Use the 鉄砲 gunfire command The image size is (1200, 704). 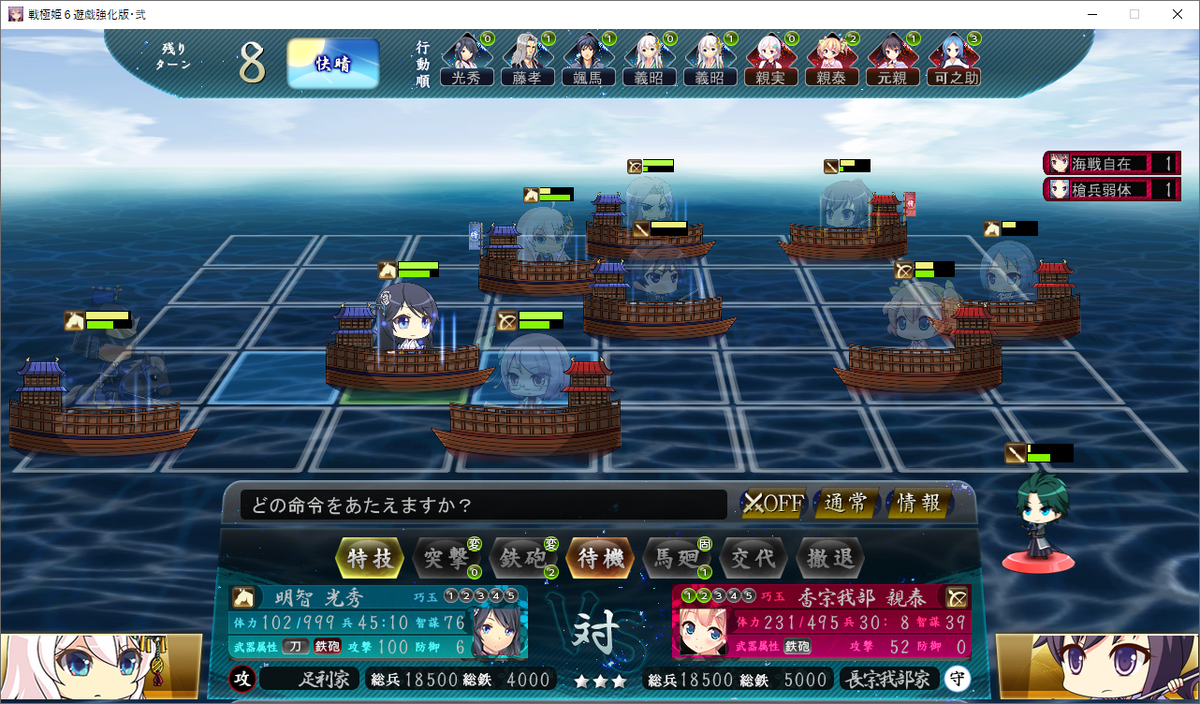pos(521,558)
